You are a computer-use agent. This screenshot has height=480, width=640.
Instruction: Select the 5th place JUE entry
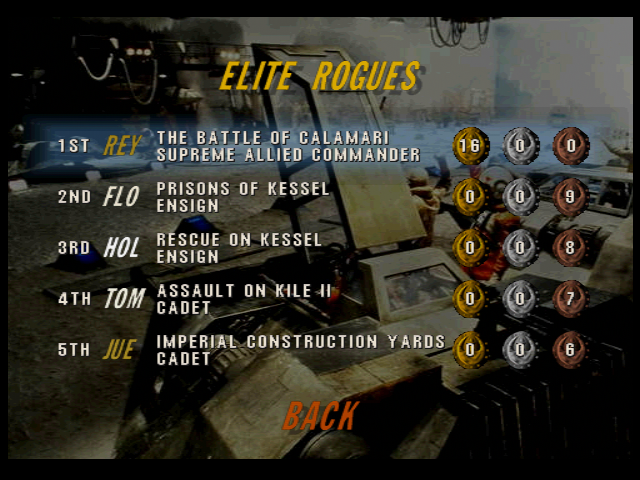pyautogui.click(x=122, y=350)
